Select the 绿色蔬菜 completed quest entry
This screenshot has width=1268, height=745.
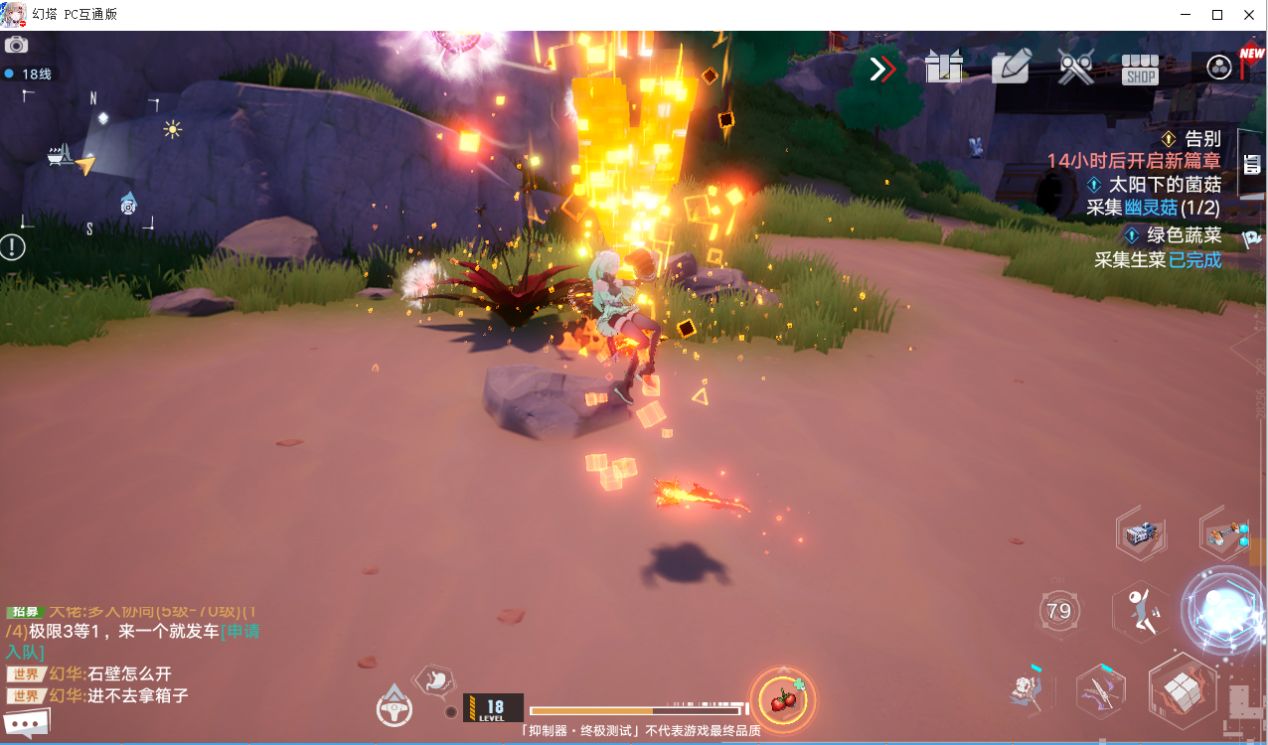pos(1175,236)
